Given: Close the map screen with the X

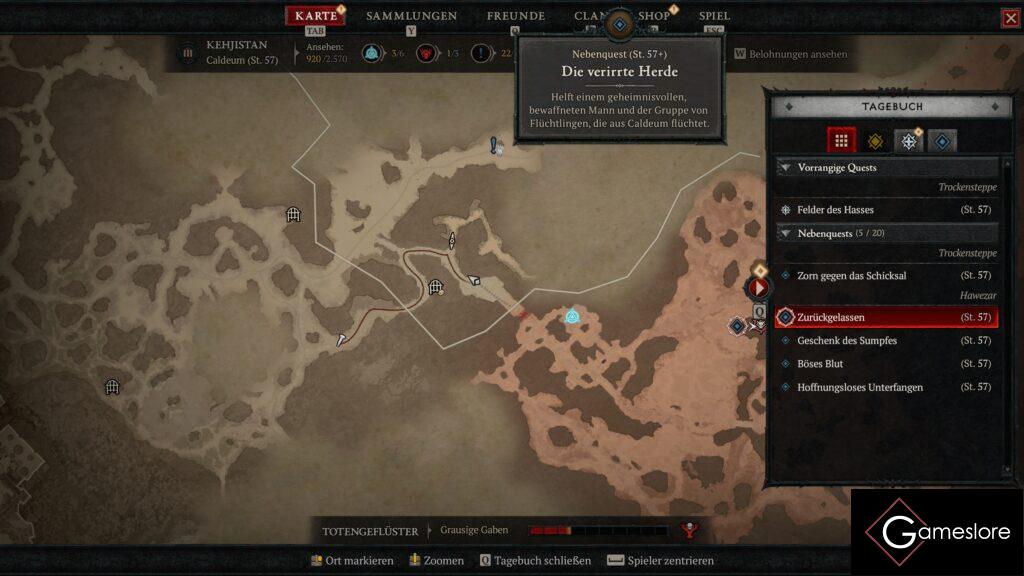Looking at the screenshot, I should (1010, 18).
